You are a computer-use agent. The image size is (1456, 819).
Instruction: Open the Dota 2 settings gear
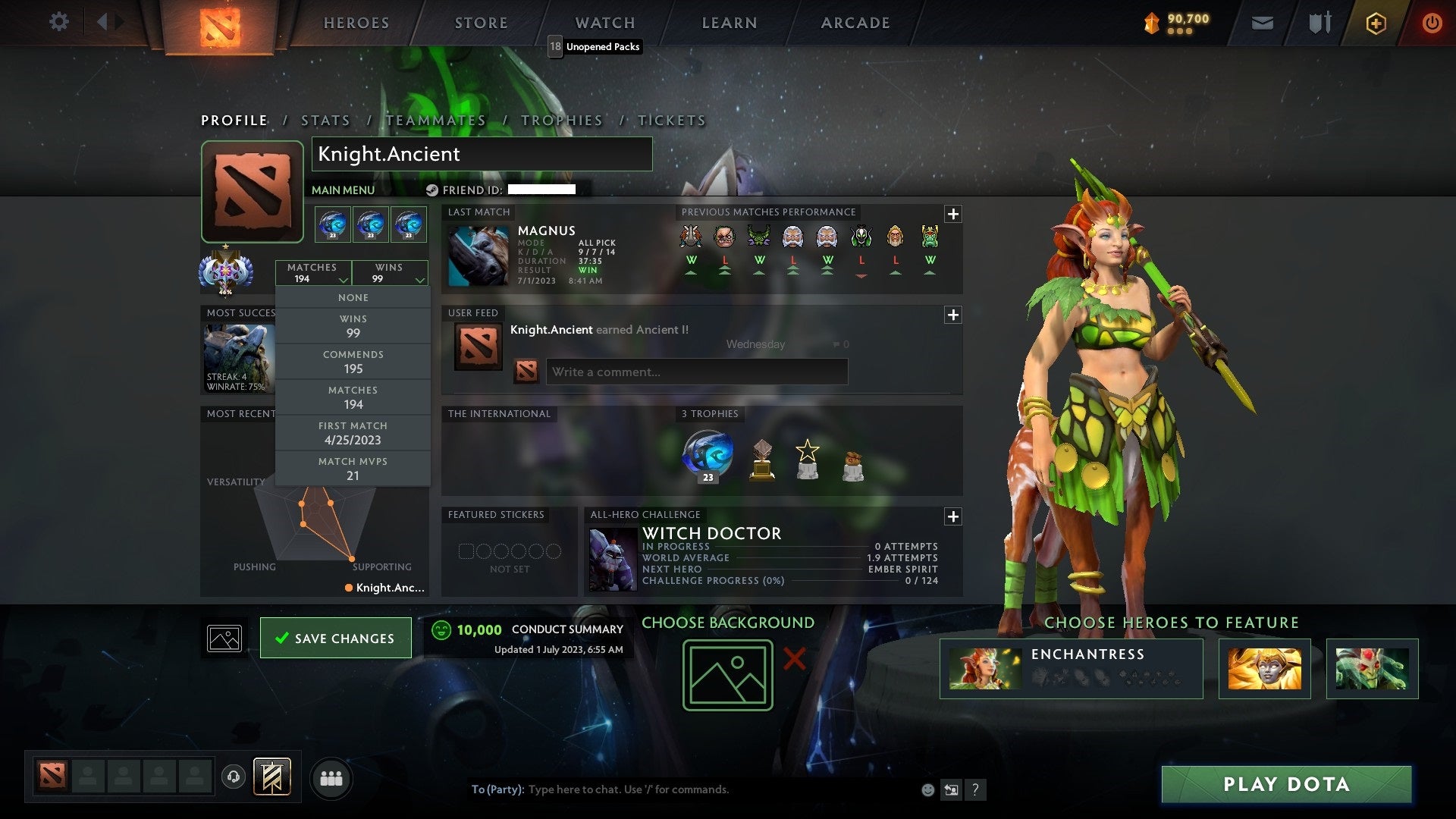point(59,22)
